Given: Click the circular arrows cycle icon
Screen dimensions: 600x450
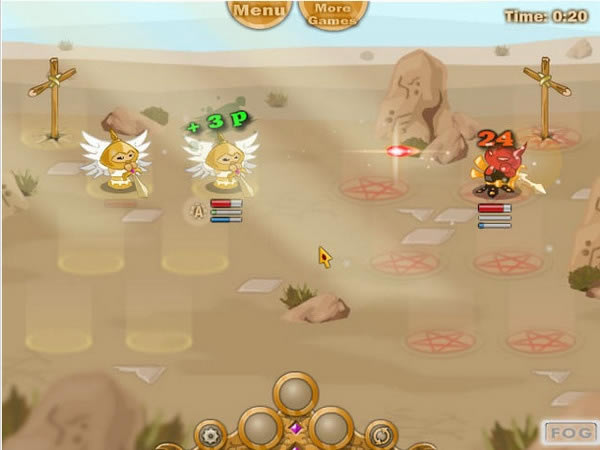Looking at the screenshot, I should (x=380, y=435).
